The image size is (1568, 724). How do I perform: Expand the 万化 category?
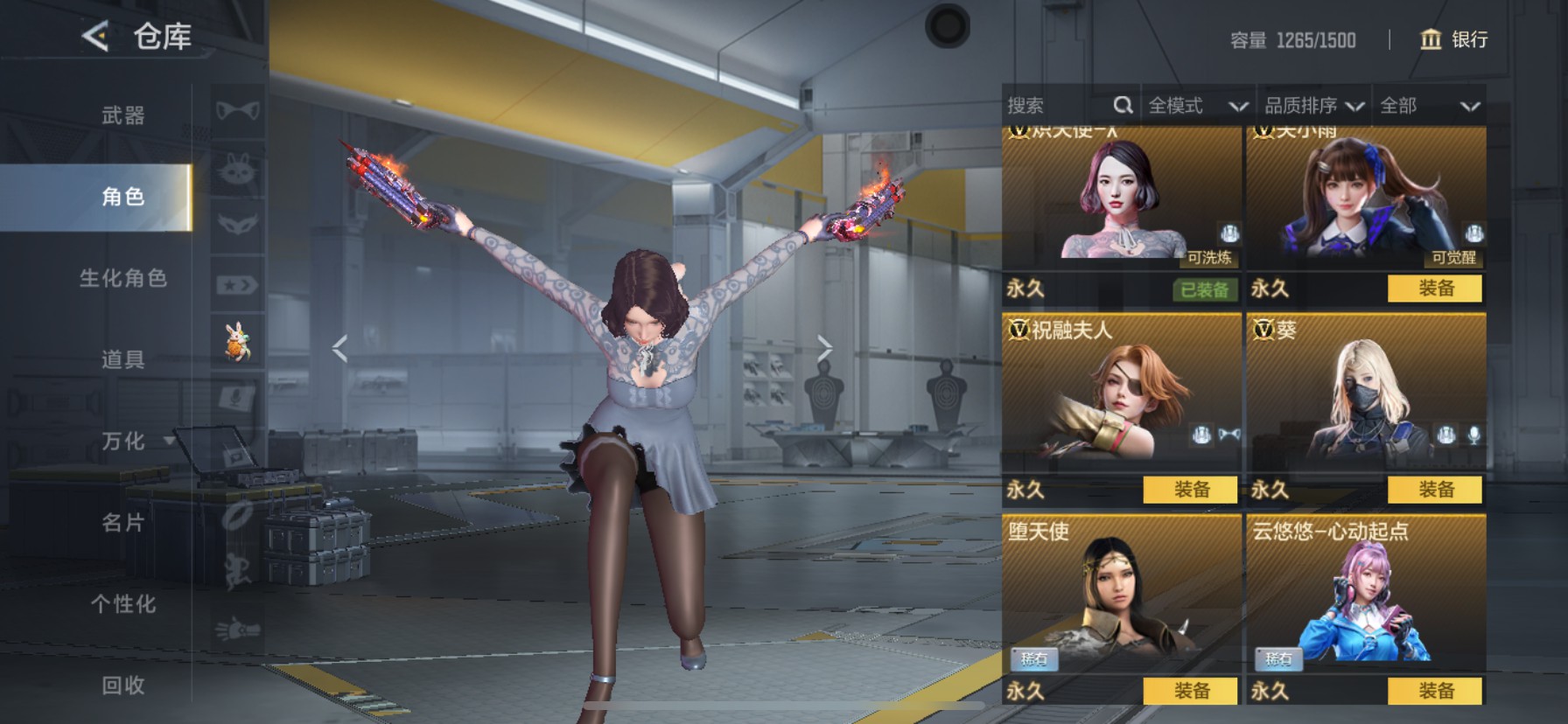(131, 441)
